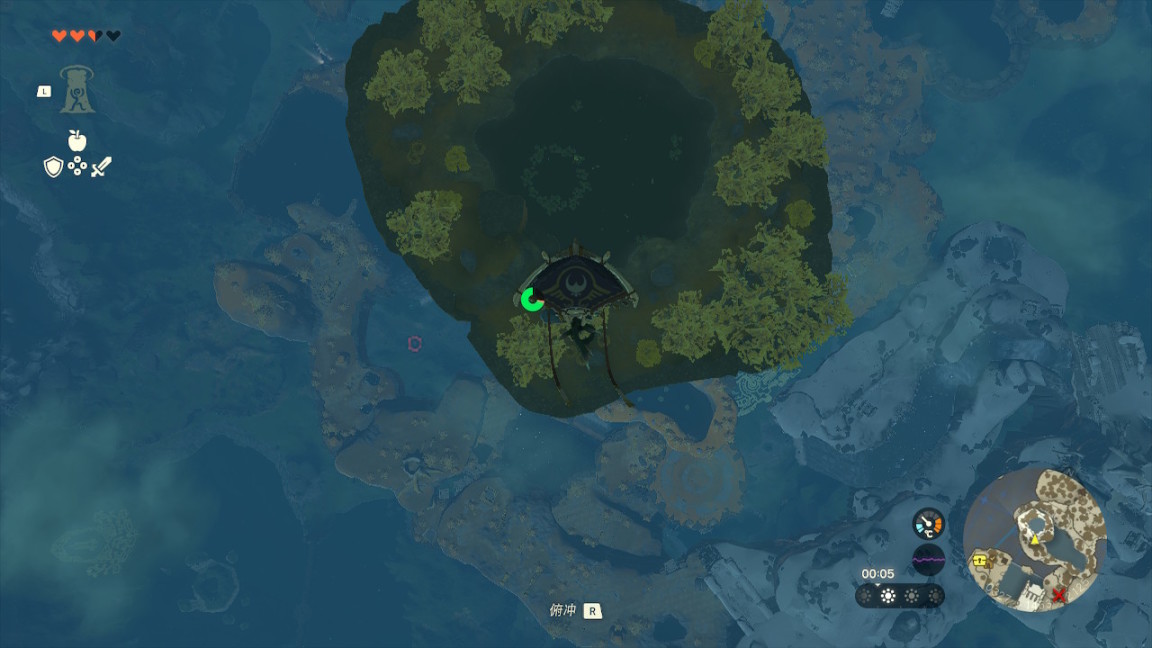
Task: Open the sword weapon quick-select icon
Action: (x=101, y=167)
